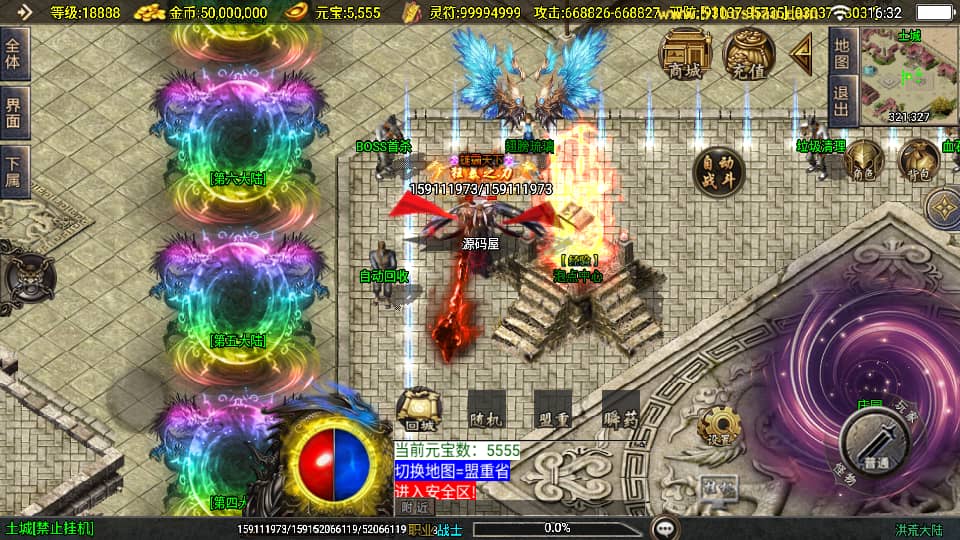Screen dimensions: 960x540
Task: Open the 设置 settings gear
Action: point(716,426)
